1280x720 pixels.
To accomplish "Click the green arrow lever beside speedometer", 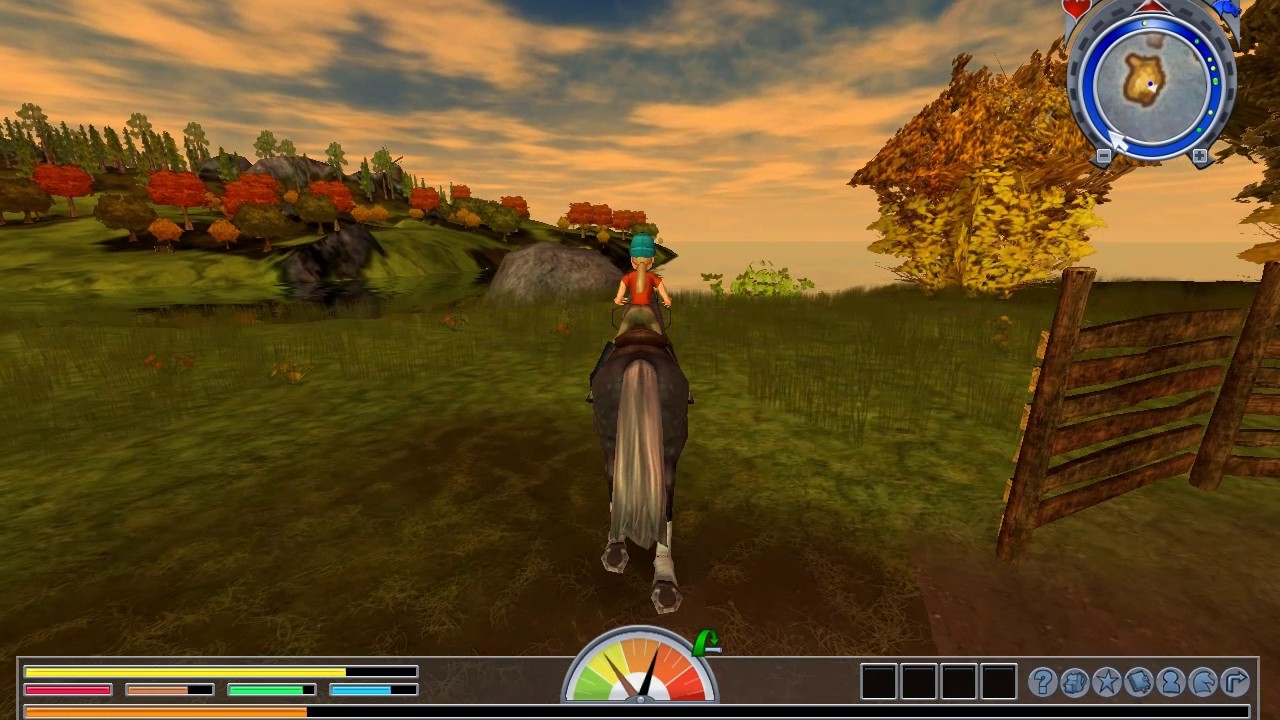I will 707,643.
